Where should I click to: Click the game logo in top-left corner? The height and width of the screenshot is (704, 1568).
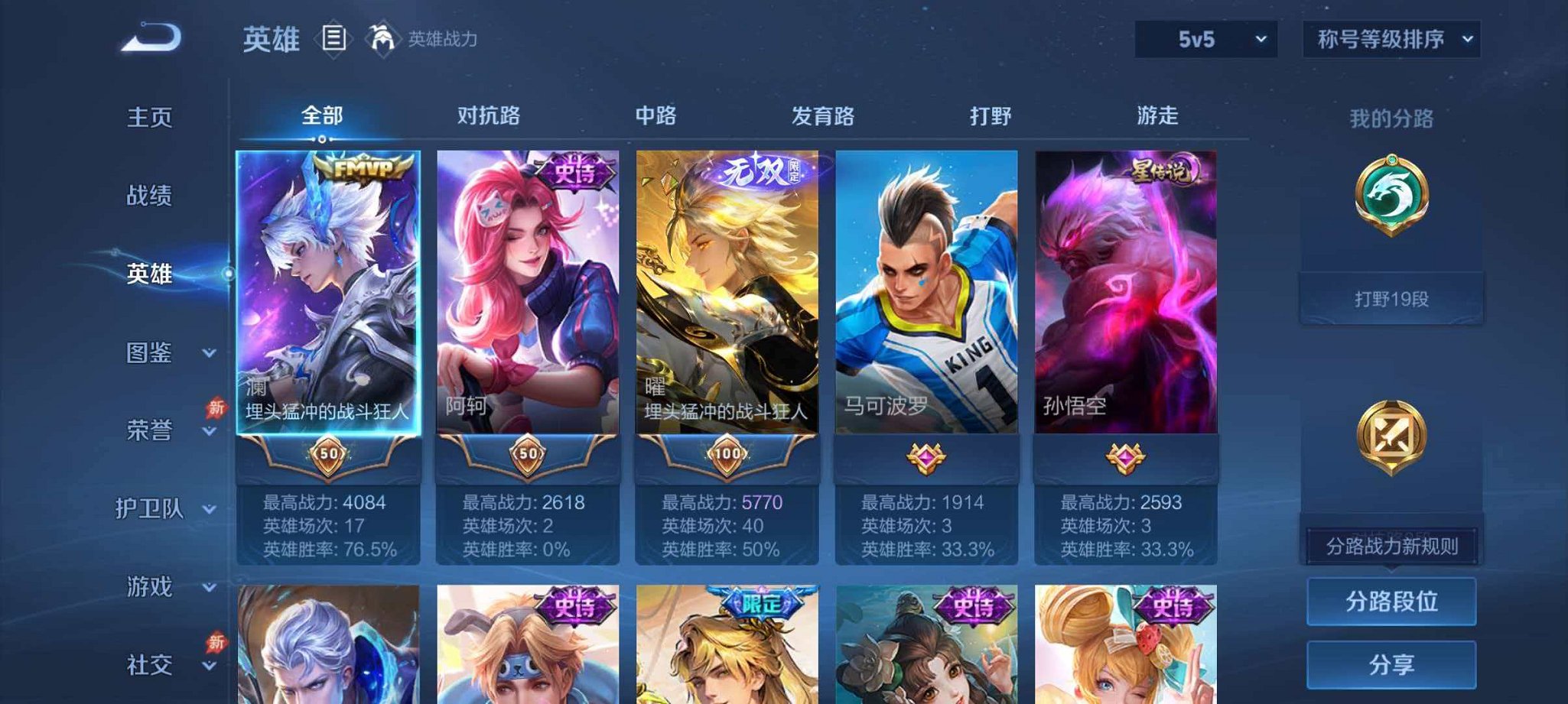[151, 34]
